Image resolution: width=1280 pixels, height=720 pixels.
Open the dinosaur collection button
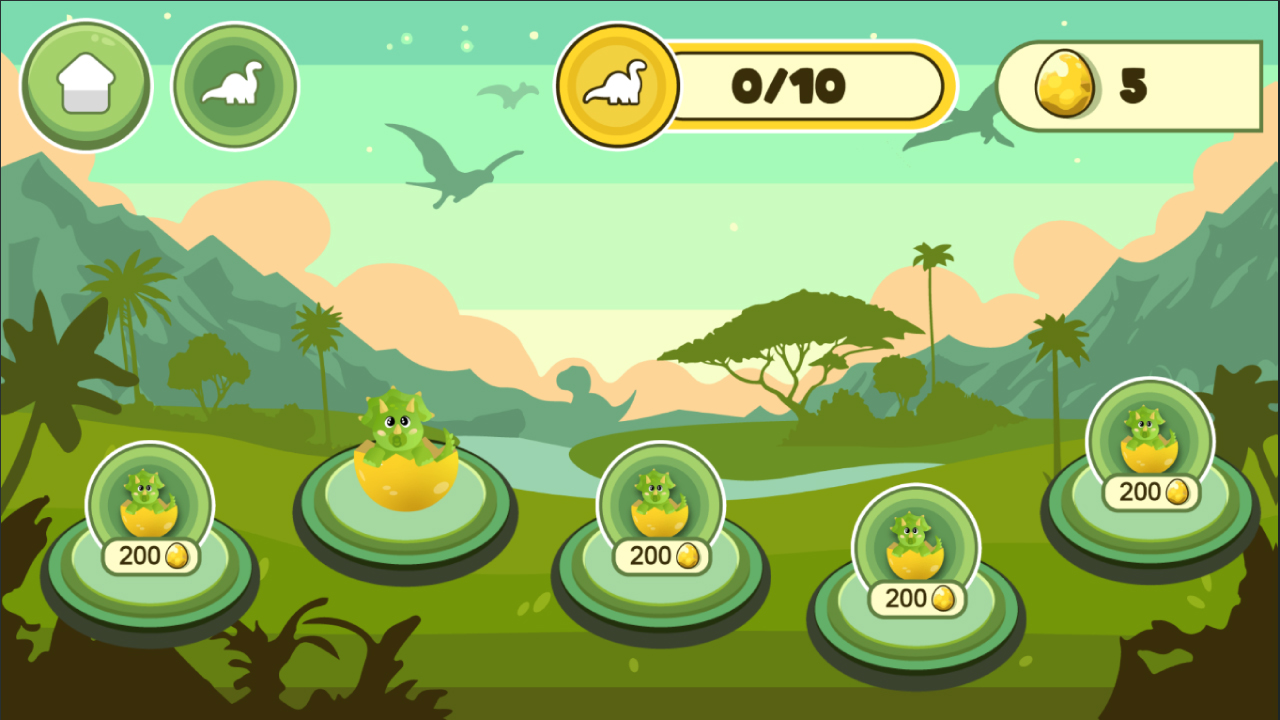tap(233, 85)
